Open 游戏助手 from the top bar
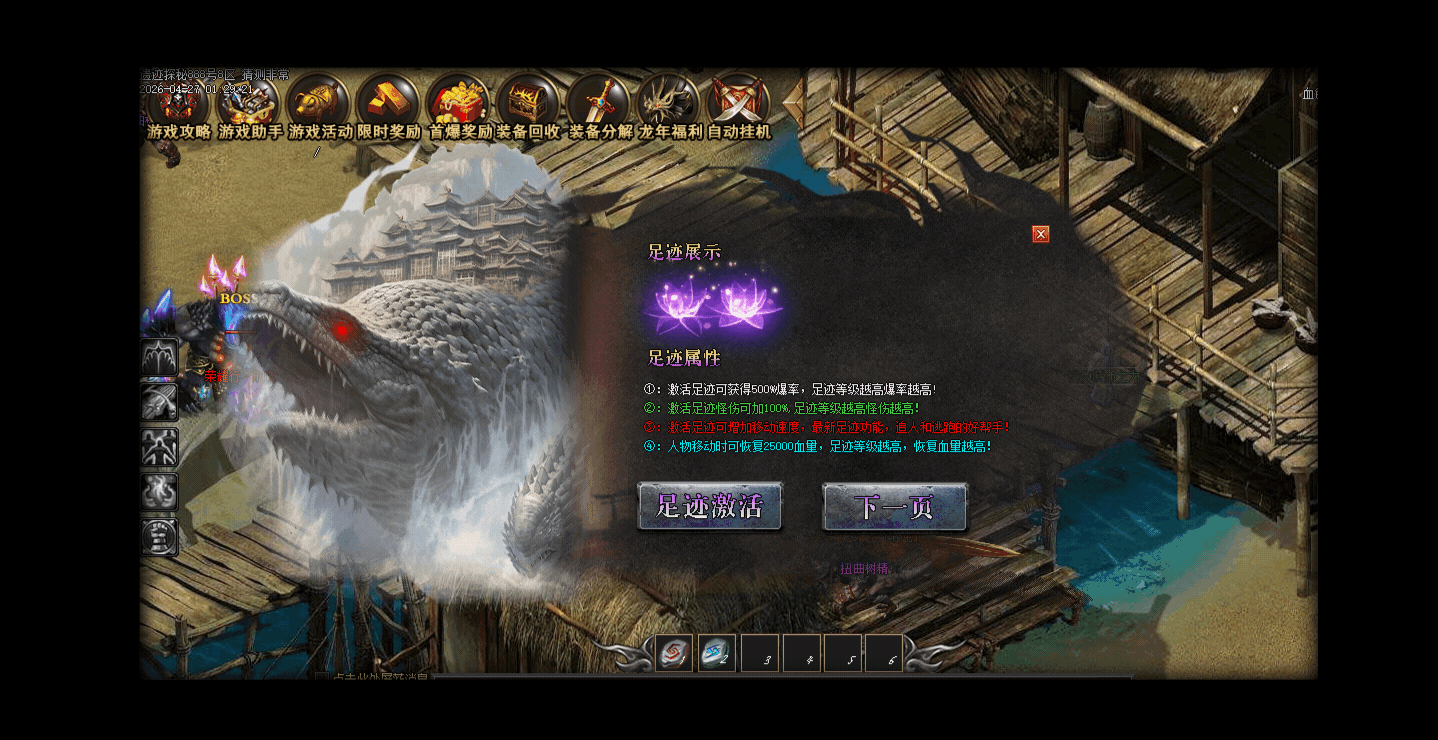 249,103
